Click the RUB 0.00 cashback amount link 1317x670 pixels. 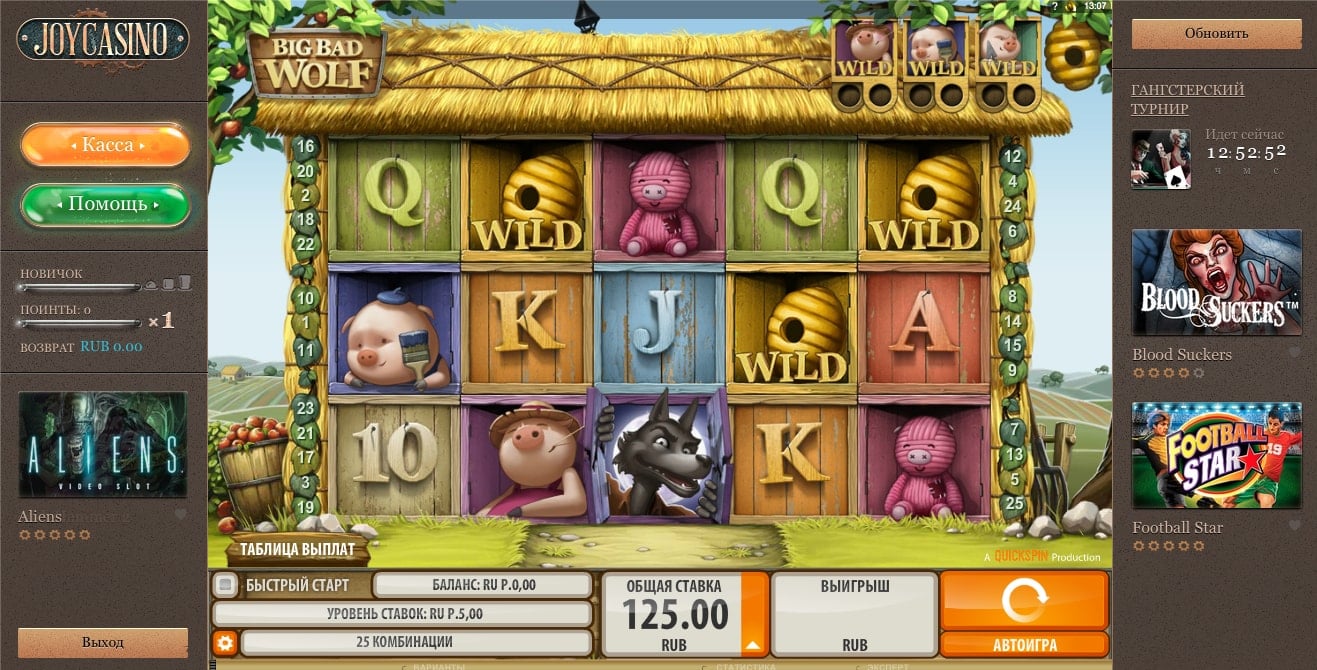point(111,347)
